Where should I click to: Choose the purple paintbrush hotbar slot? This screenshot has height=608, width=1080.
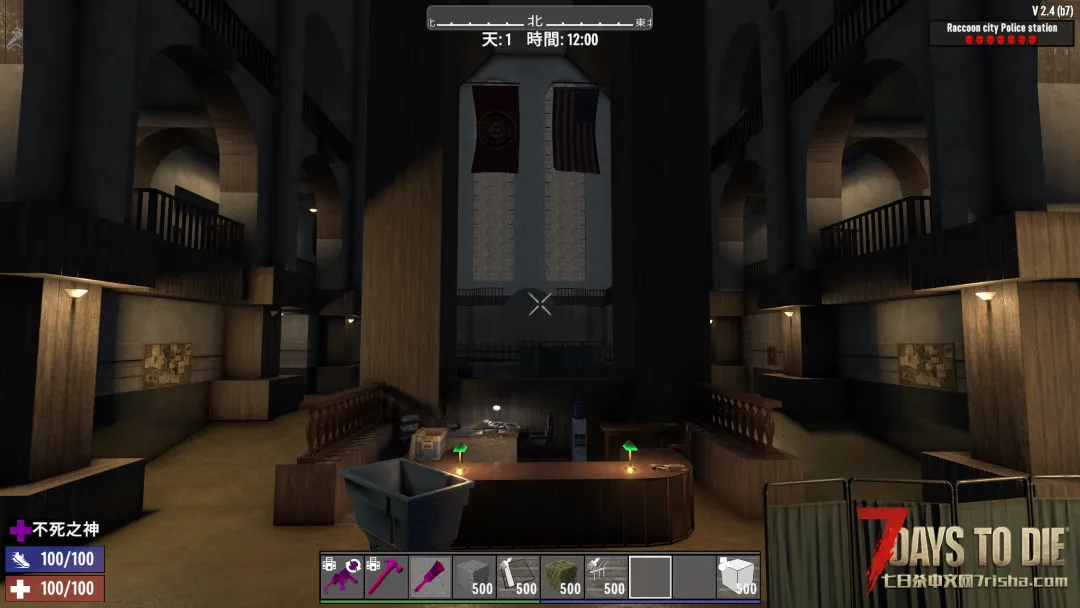click(x=430, y=577)
